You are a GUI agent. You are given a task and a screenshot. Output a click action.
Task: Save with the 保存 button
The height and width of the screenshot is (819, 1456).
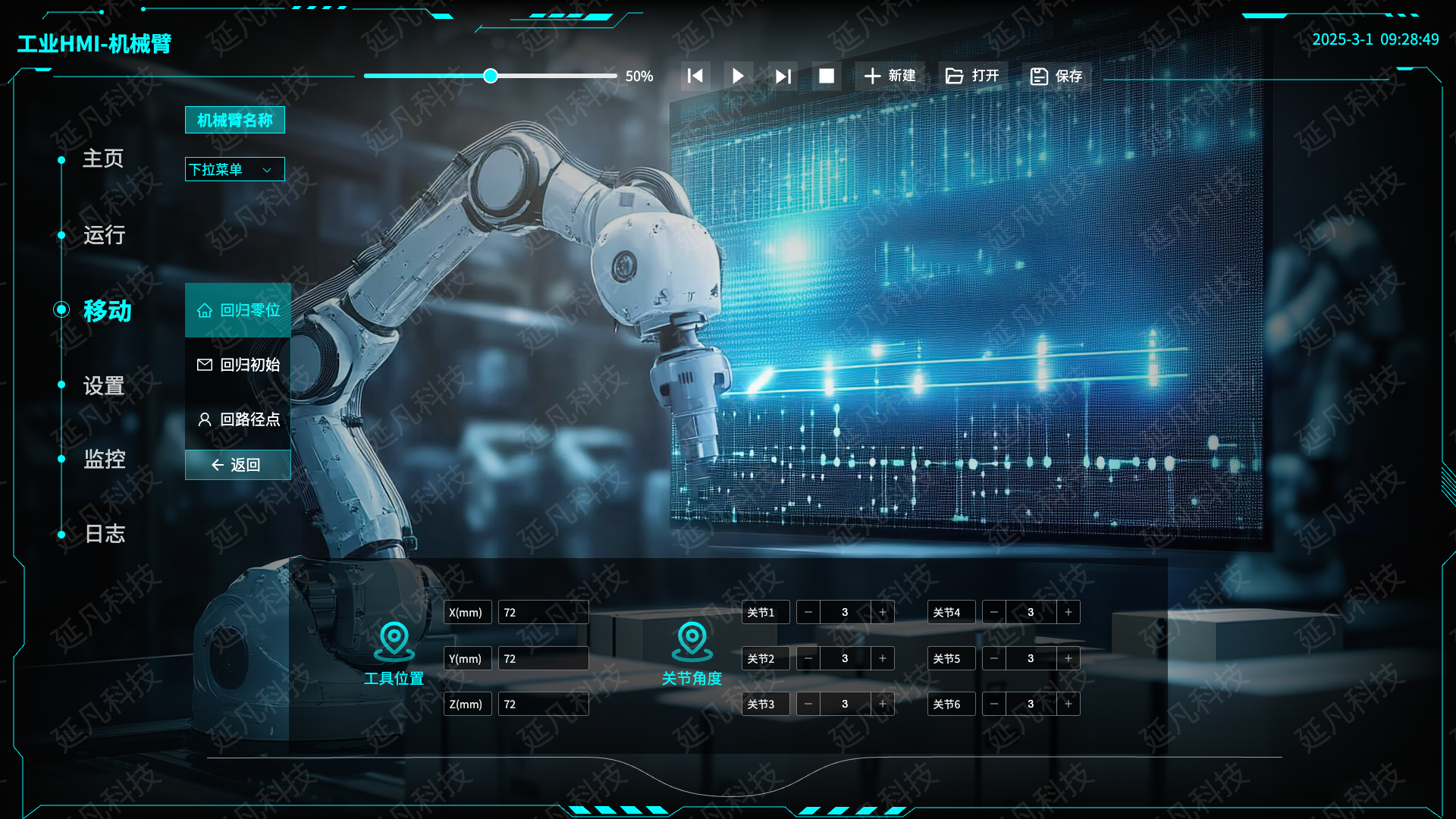[1056, 76]
